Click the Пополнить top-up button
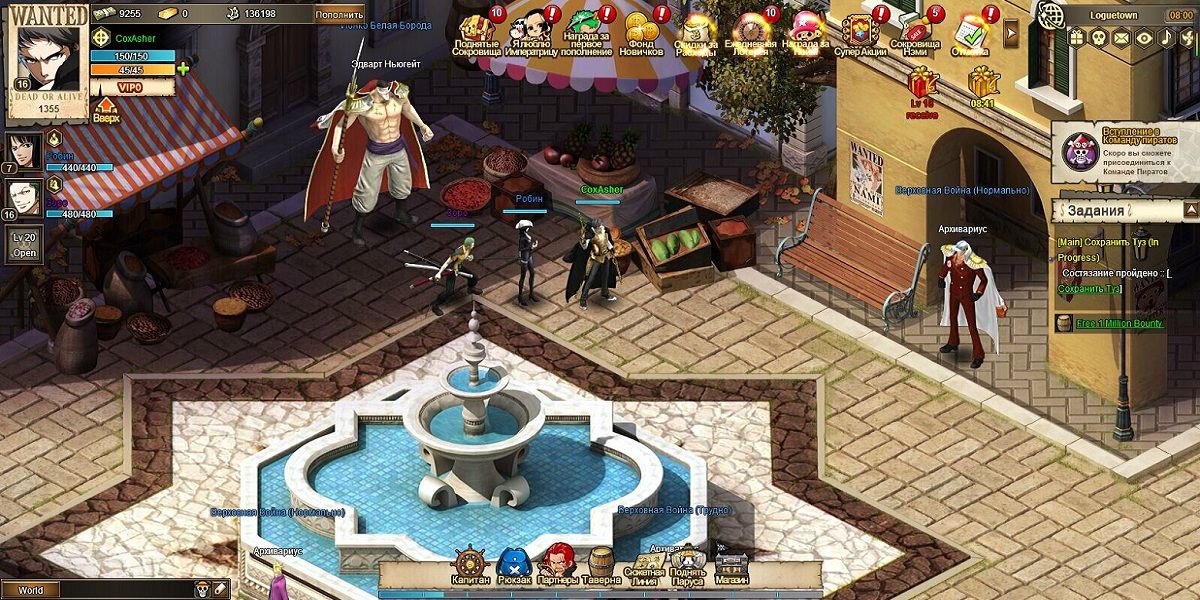 pos(339,15)
